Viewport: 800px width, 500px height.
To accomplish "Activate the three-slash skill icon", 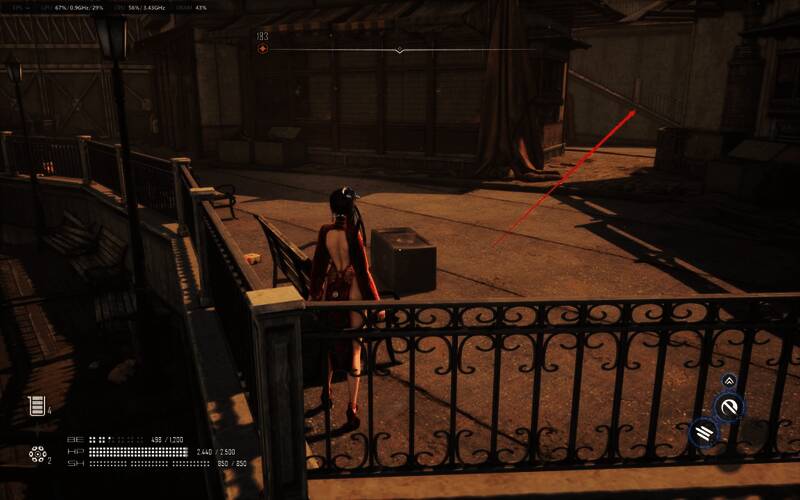I will click(x=703, y=432).
